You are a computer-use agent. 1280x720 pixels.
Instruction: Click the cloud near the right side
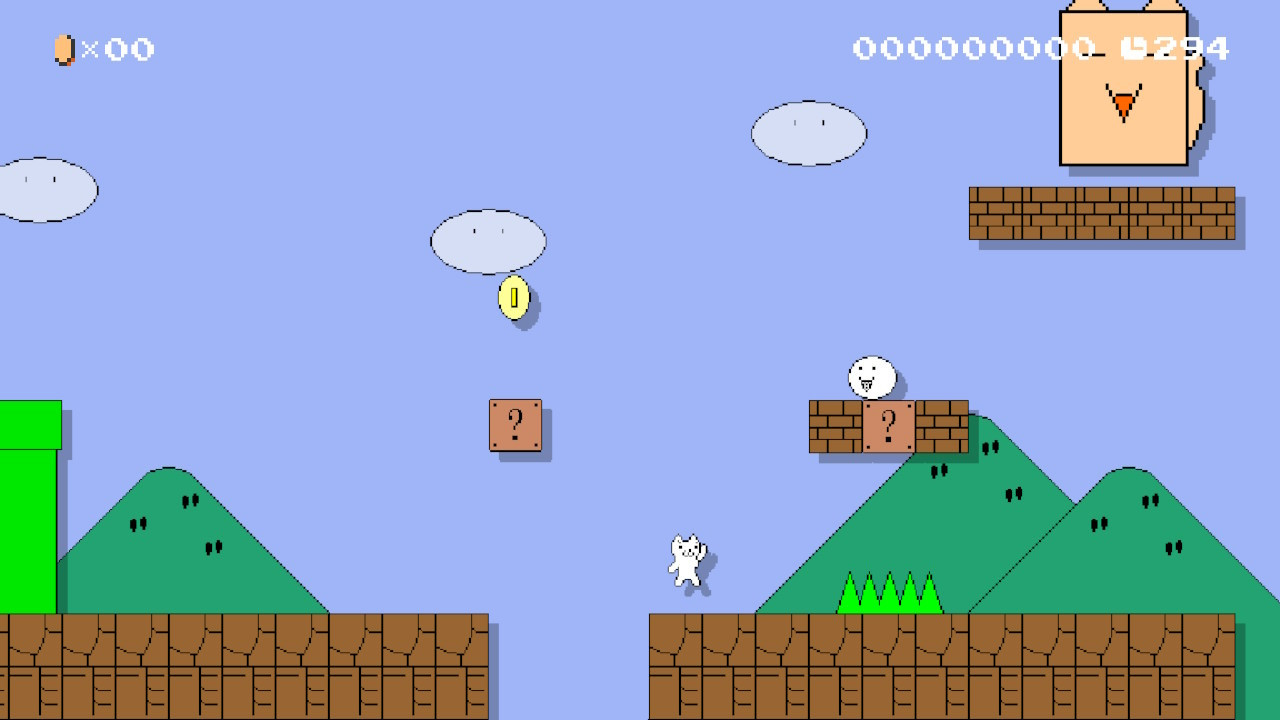point(808,133)
